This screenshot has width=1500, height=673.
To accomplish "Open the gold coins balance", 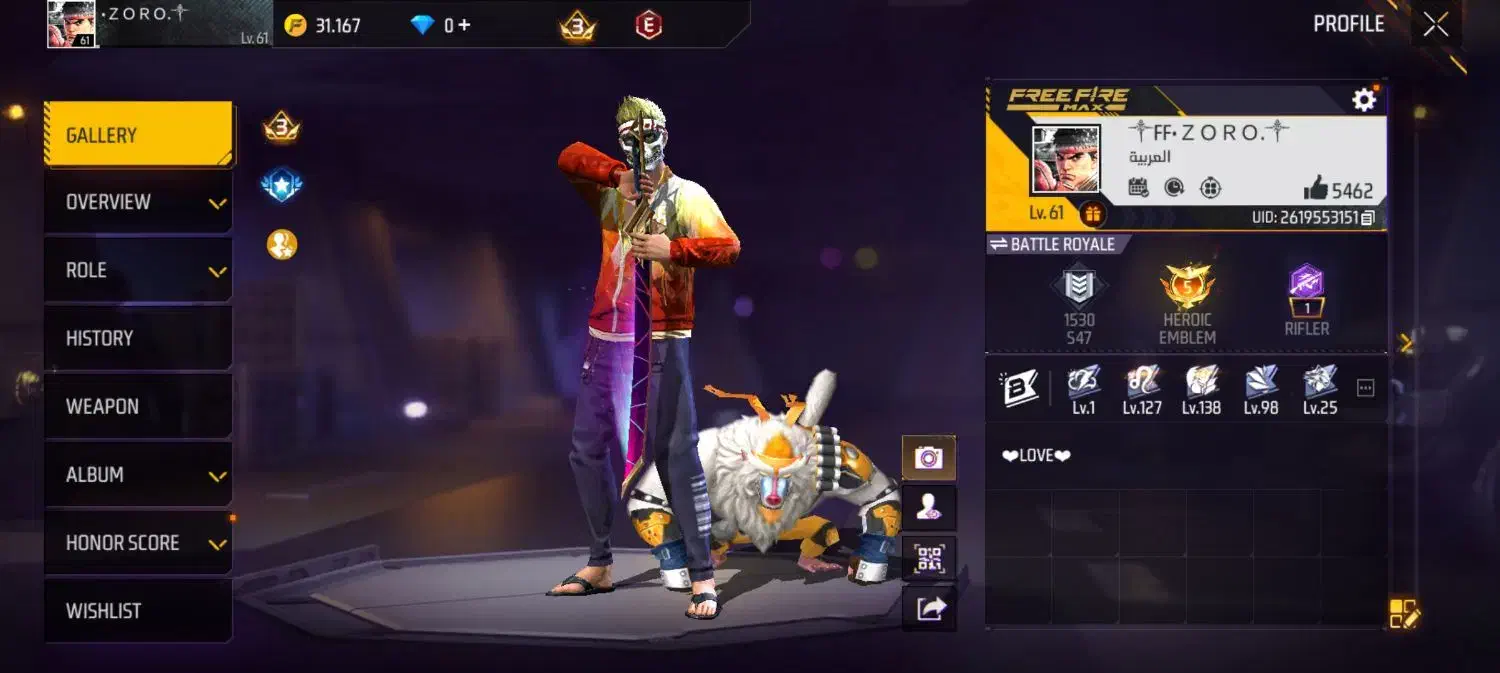I will coord(322,25).
